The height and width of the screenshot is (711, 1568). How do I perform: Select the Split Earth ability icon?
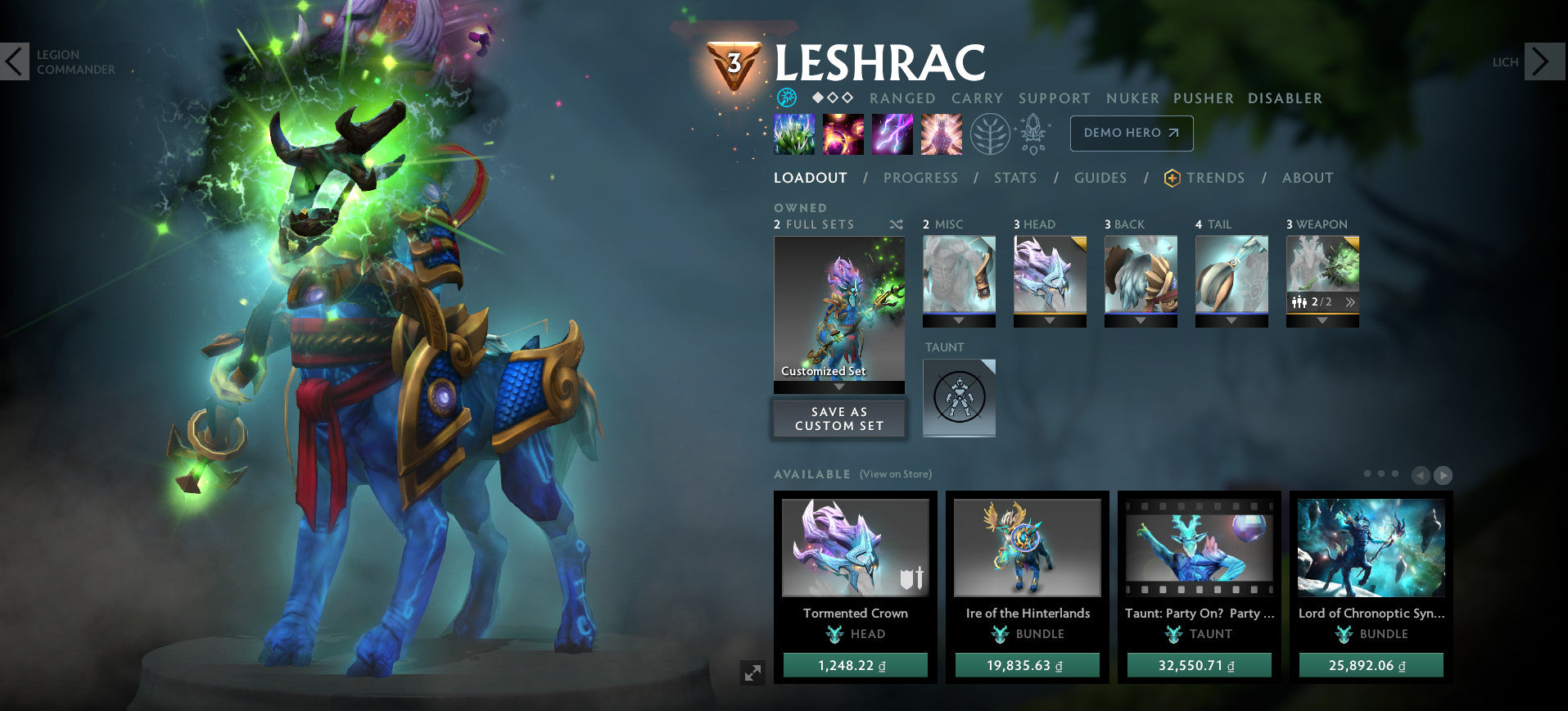(x=794, y=134)
